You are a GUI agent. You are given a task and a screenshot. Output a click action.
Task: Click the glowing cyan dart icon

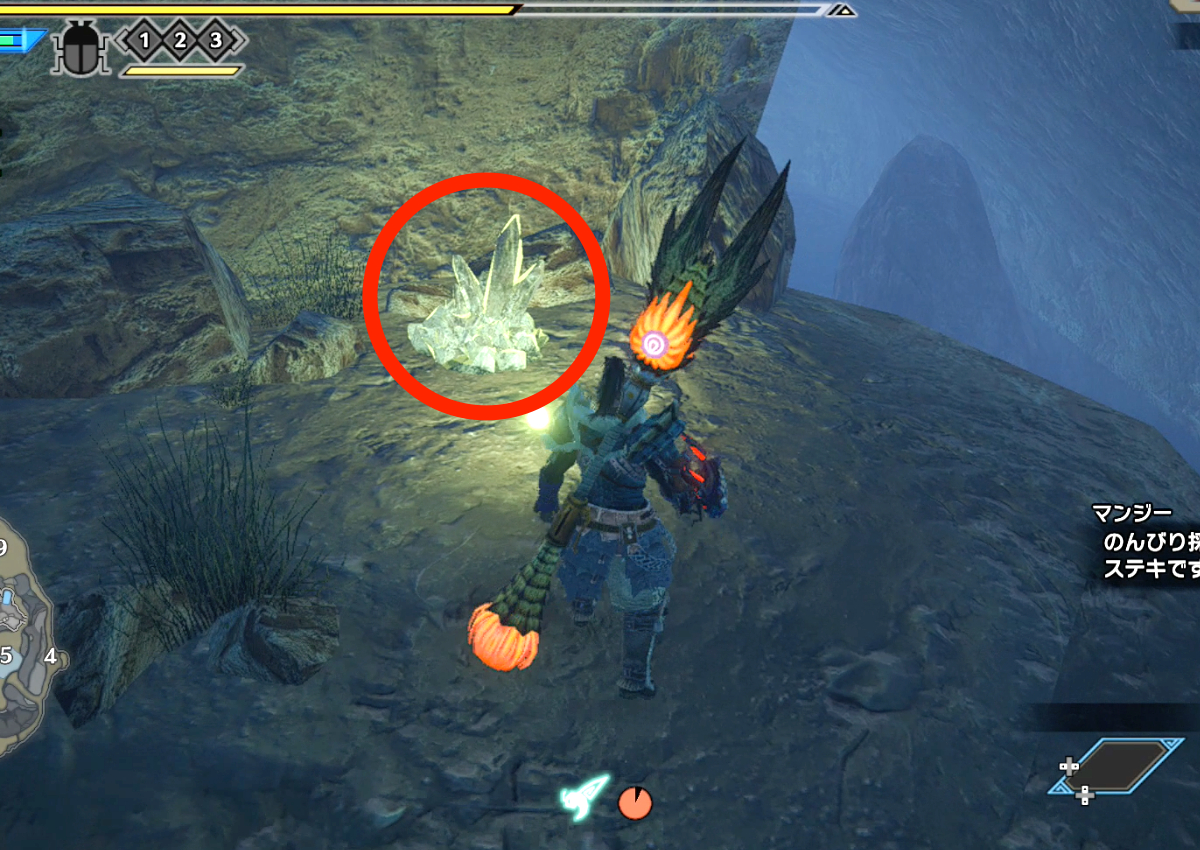pyautogui.click(x=585, y=795)
